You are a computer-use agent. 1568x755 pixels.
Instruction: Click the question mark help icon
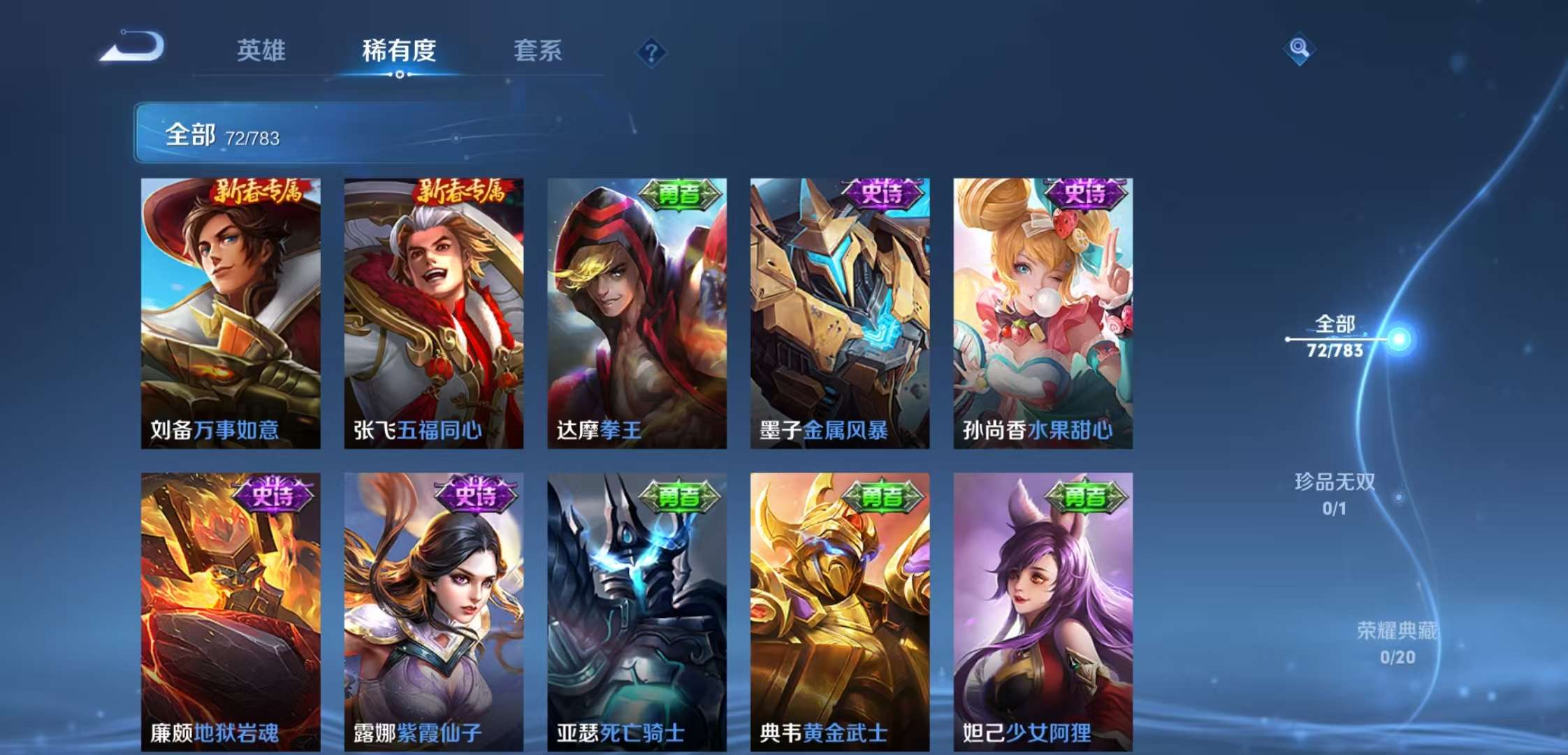(651, 49)
